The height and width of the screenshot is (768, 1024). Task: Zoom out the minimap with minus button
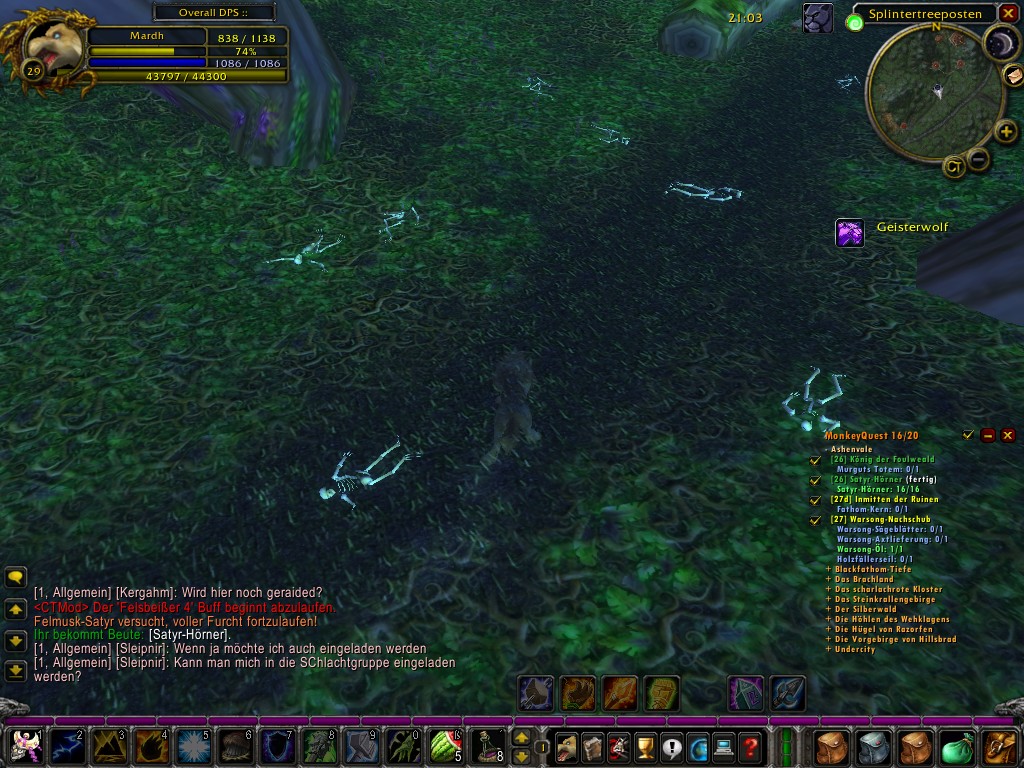point(979,158)
